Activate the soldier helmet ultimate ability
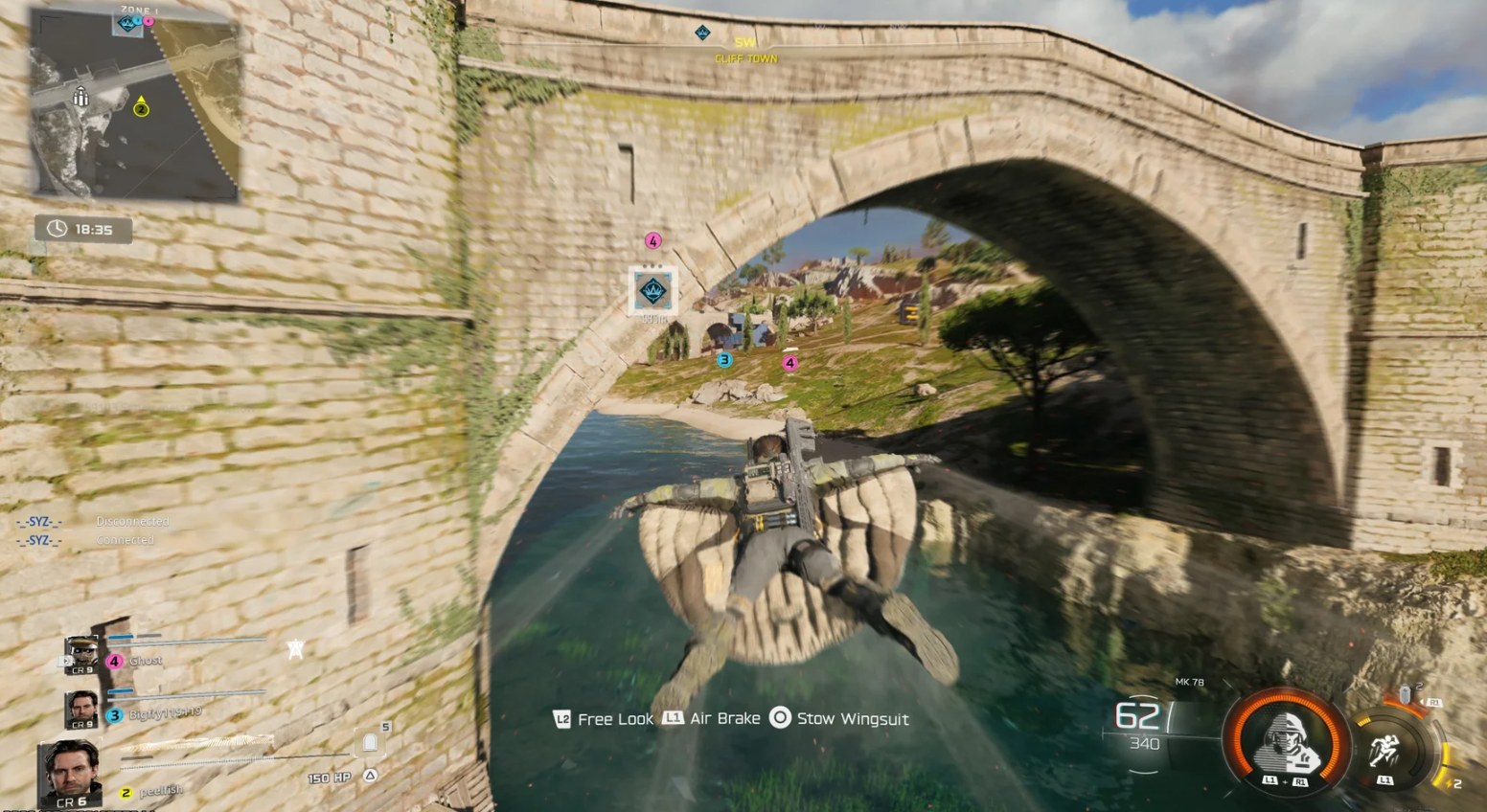The image size is (1487, 812). [1284, 740]
